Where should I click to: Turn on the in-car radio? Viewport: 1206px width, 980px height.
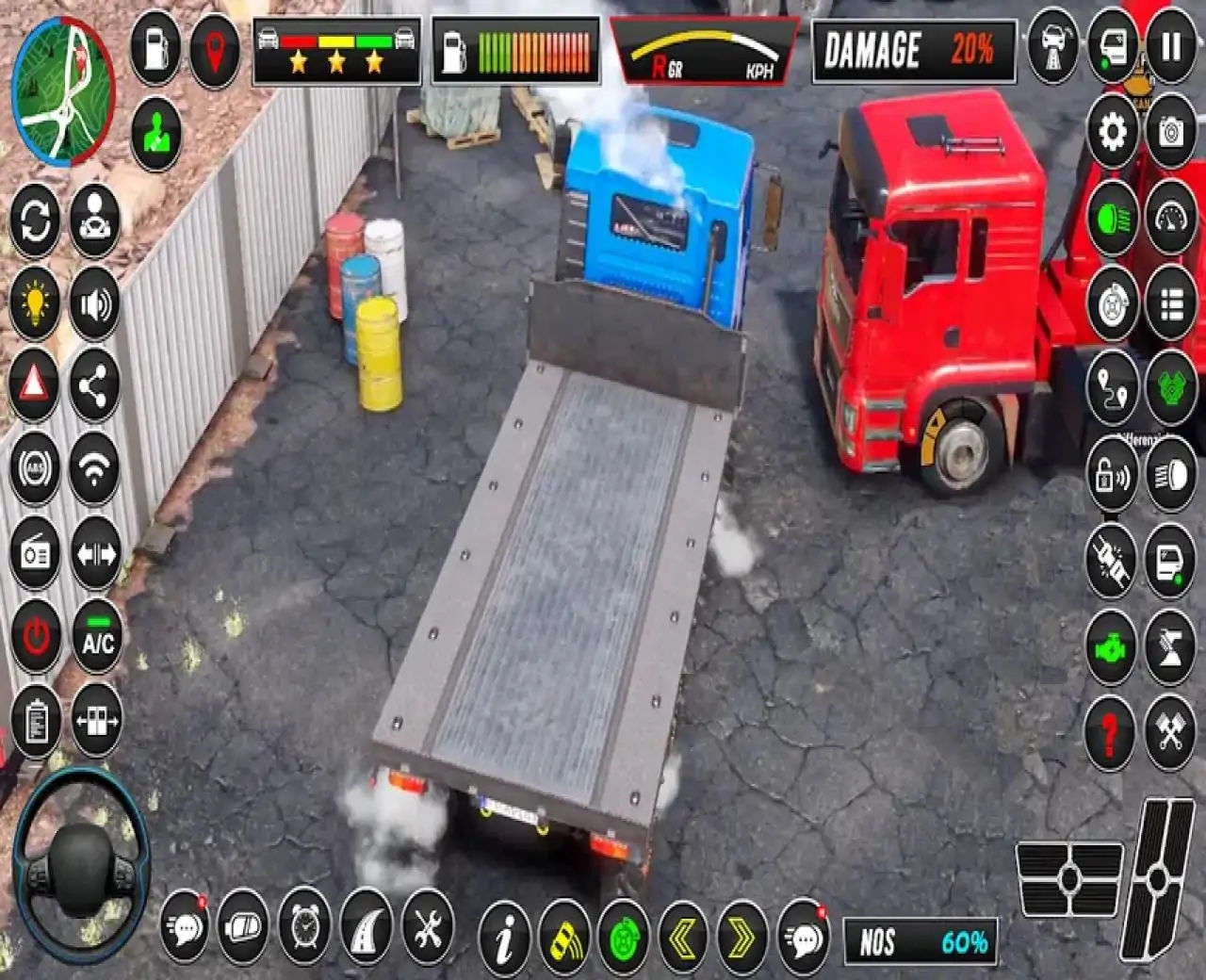tap(36, 551)
